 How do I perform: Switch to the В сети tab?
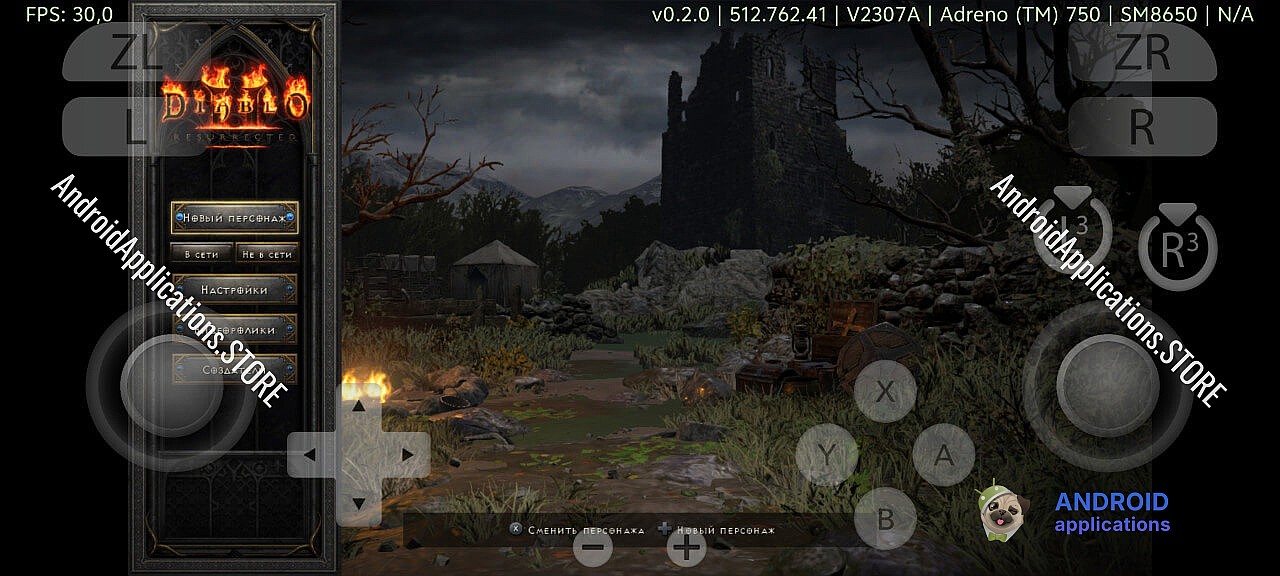(201, 254)
